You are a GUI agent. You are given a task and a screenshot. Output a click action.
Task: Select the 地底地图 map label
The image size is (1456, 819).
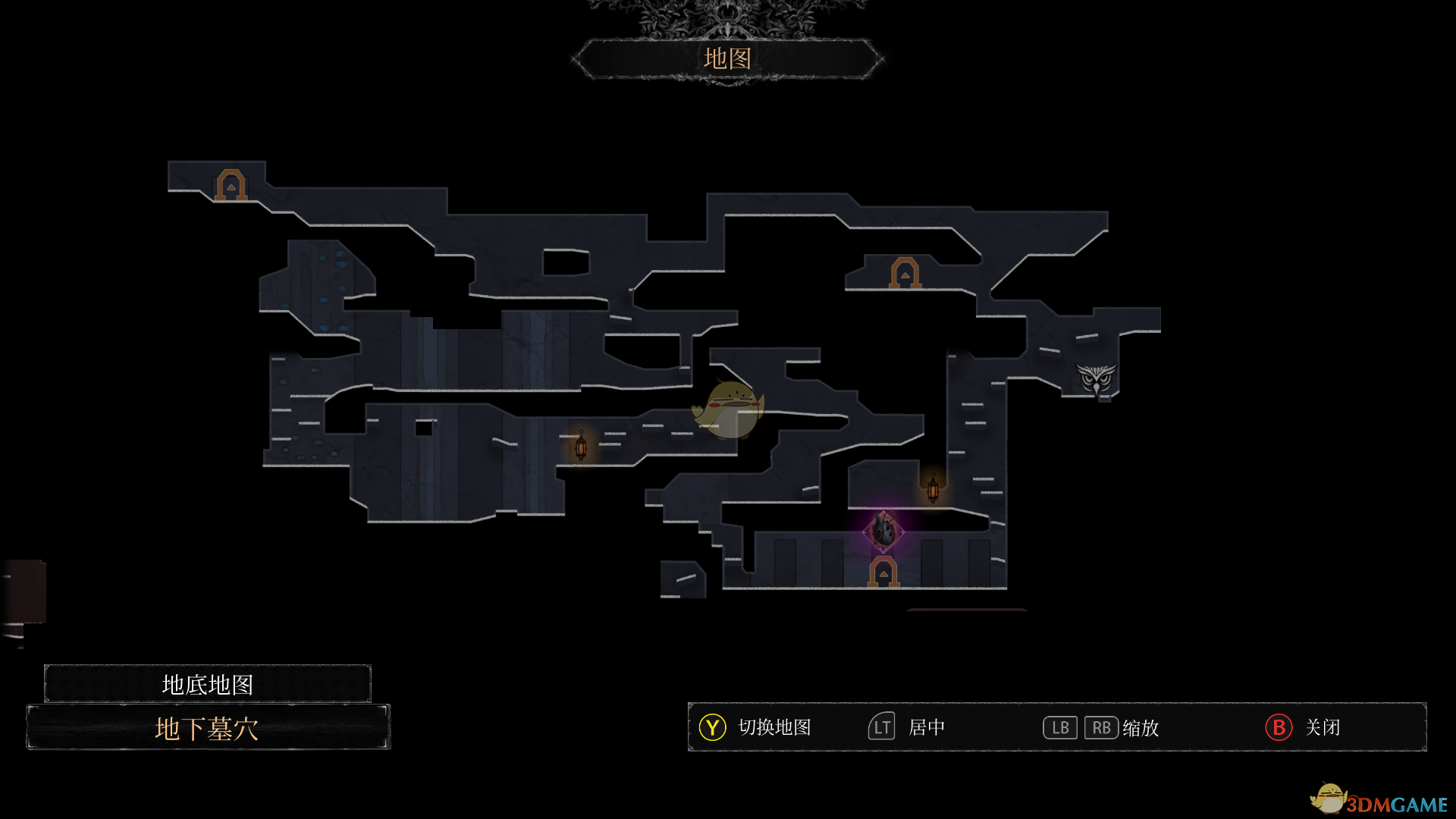click(207, 684)
